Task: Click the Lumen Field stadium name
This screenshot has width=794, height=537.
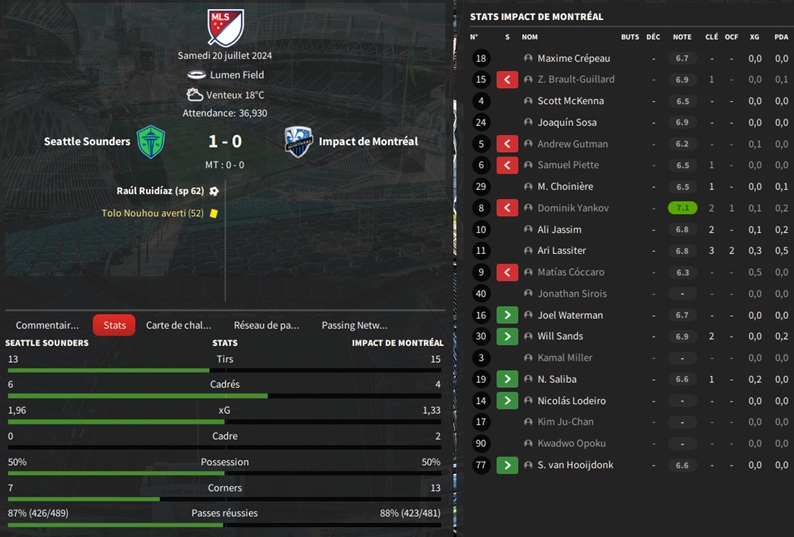Action: pos(236,75)
